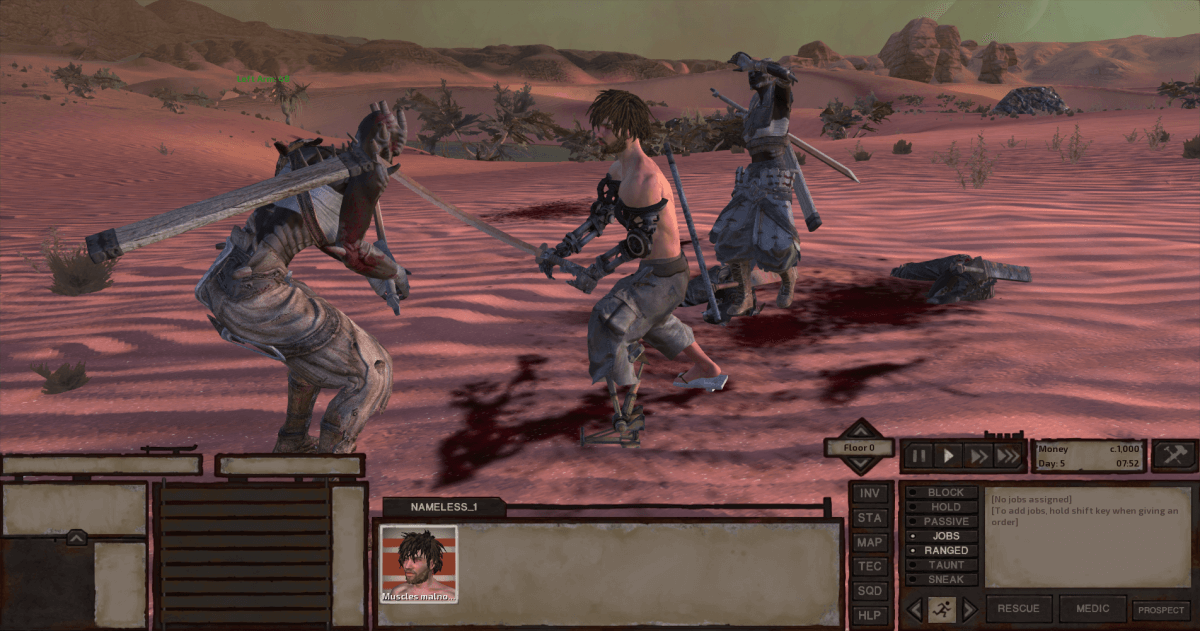The height and width of the screenshot is (631, 1200).
Task: Open the HLP help panel
Action: click(x=870, y=615)
